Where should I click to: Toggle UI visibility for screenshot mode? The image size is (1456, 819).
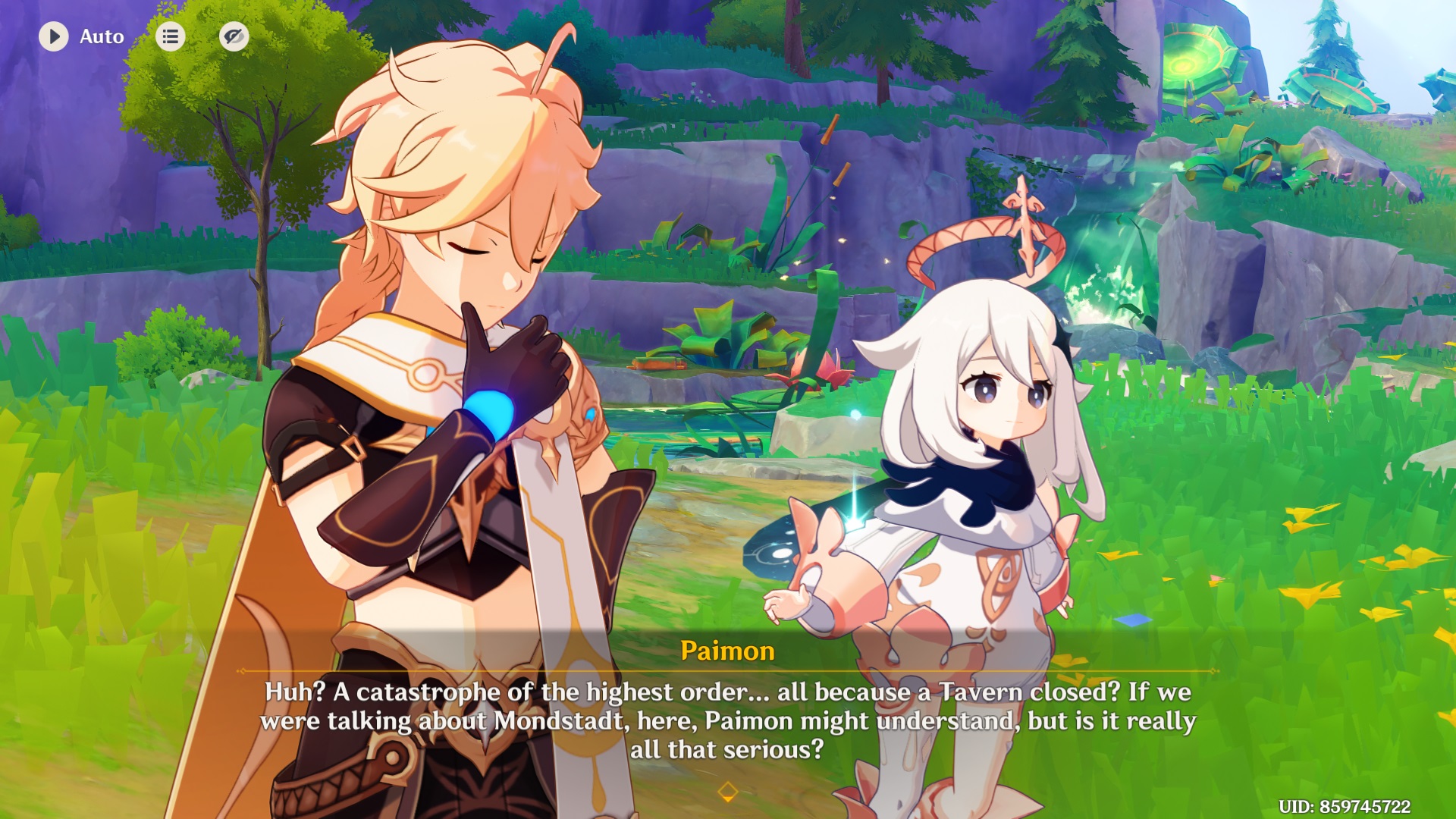pos(234,36)
